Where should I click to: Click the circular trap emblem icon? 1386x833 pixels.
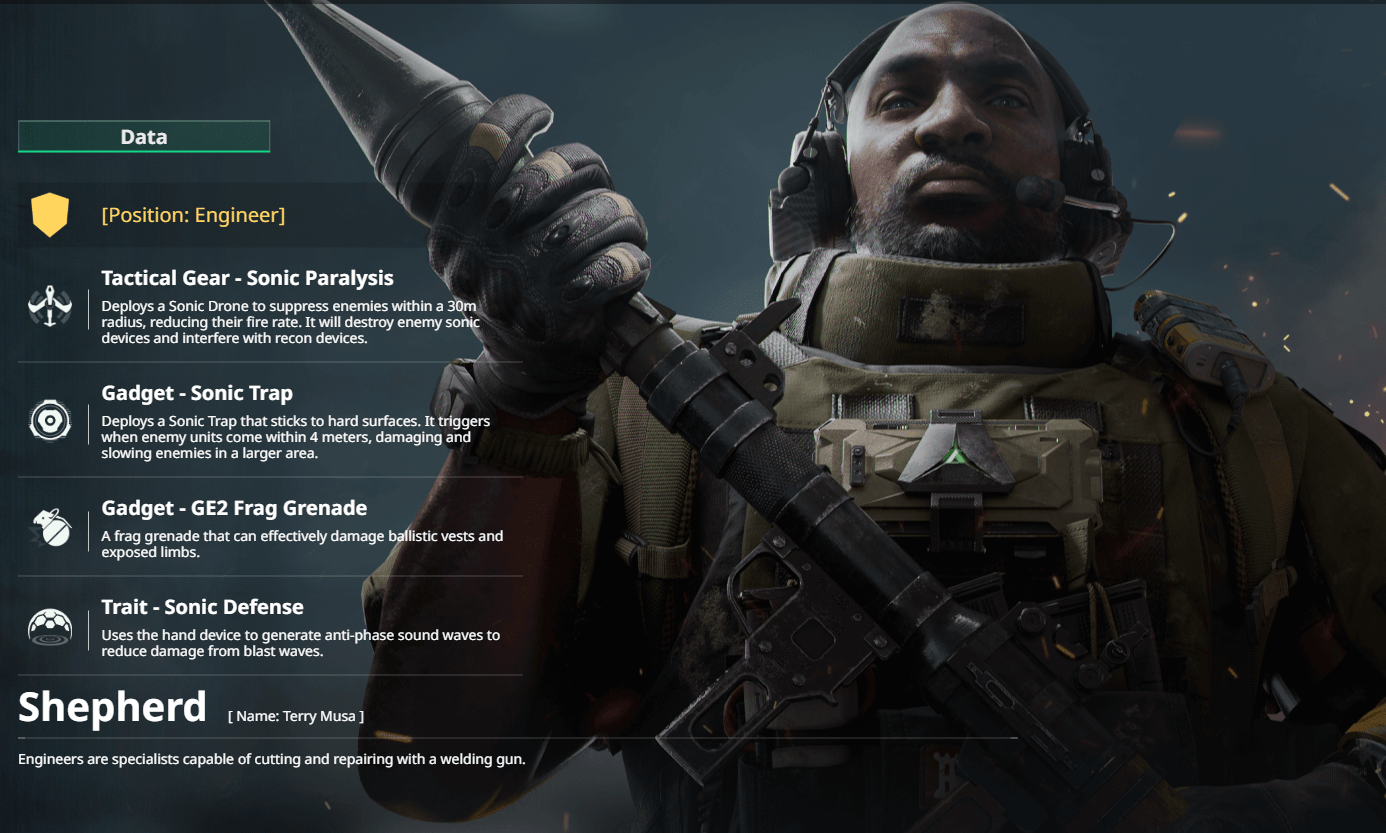50,421
